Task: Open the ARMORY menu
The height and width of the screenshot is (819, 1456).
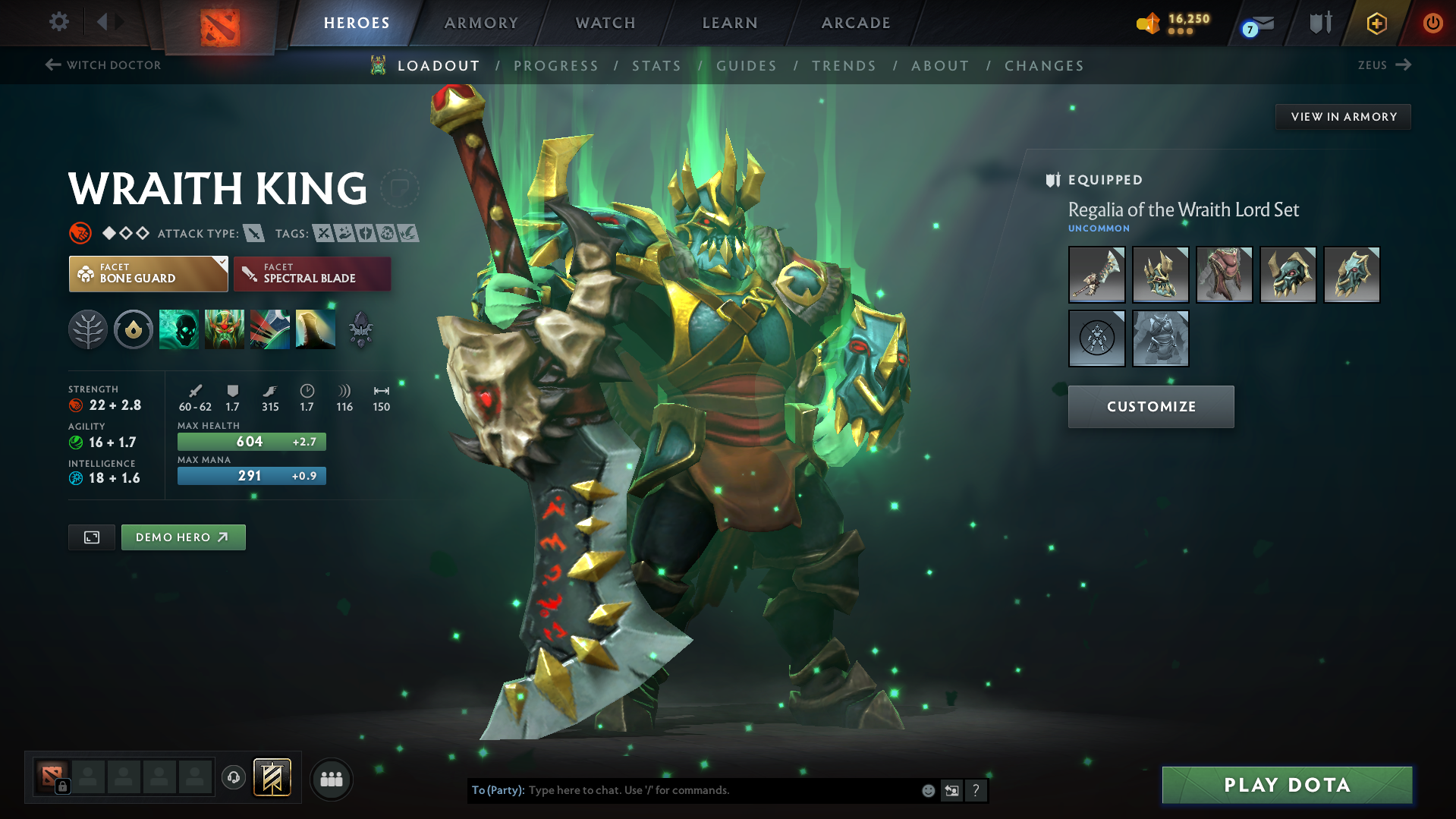Action: pos(480,23)
